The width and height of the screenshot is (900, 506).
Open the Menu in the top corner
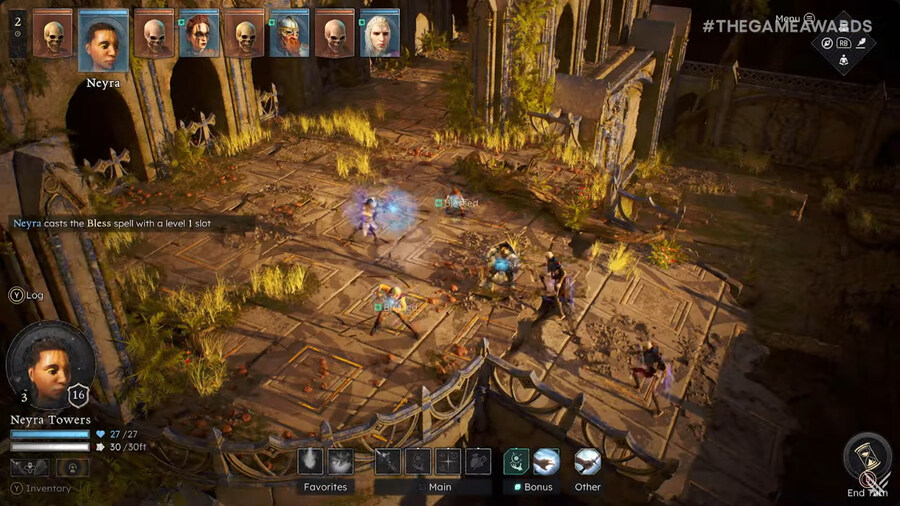pos(789,19)
